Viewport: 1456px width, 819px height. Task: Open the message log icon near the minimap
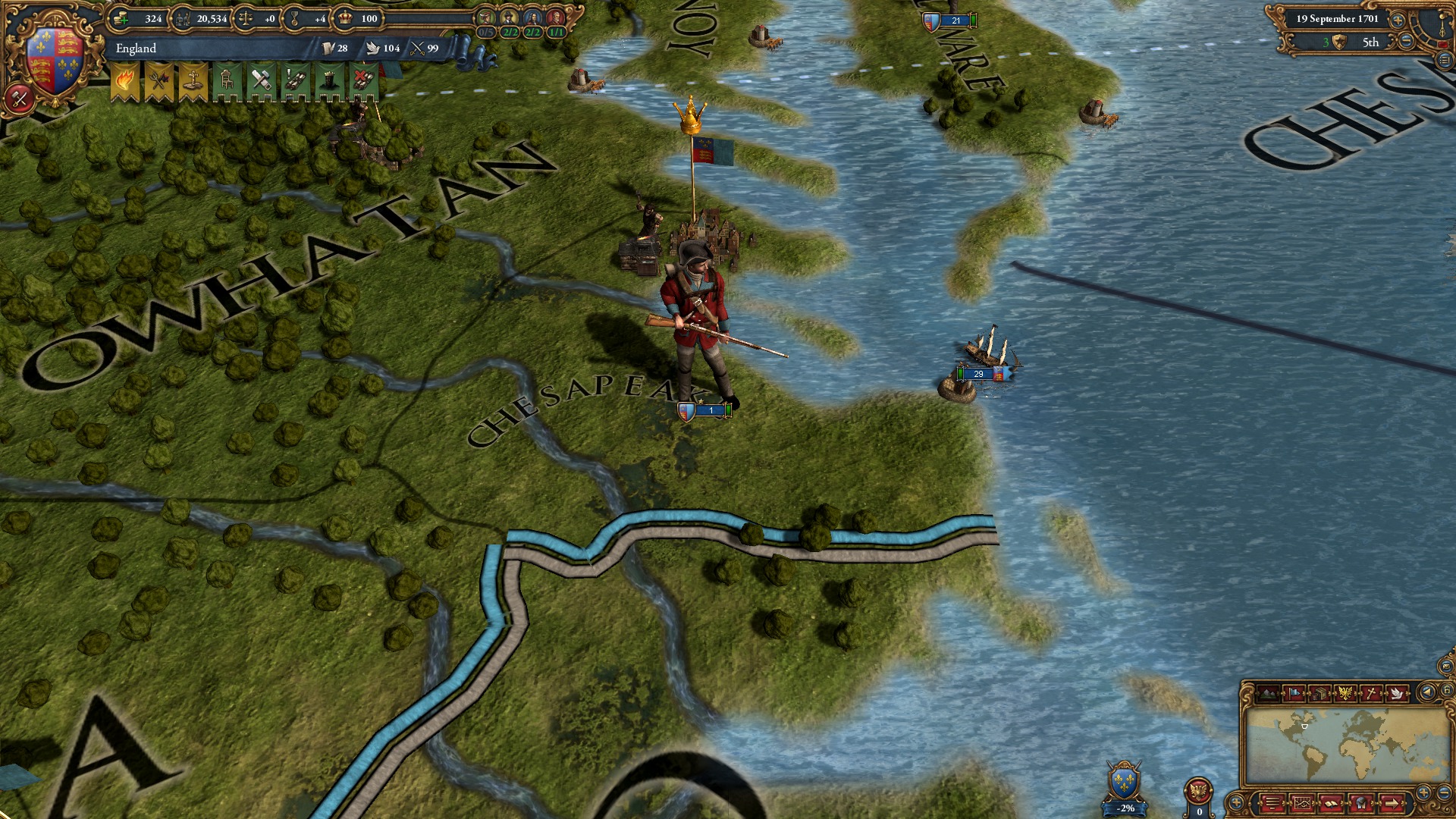1272,804
